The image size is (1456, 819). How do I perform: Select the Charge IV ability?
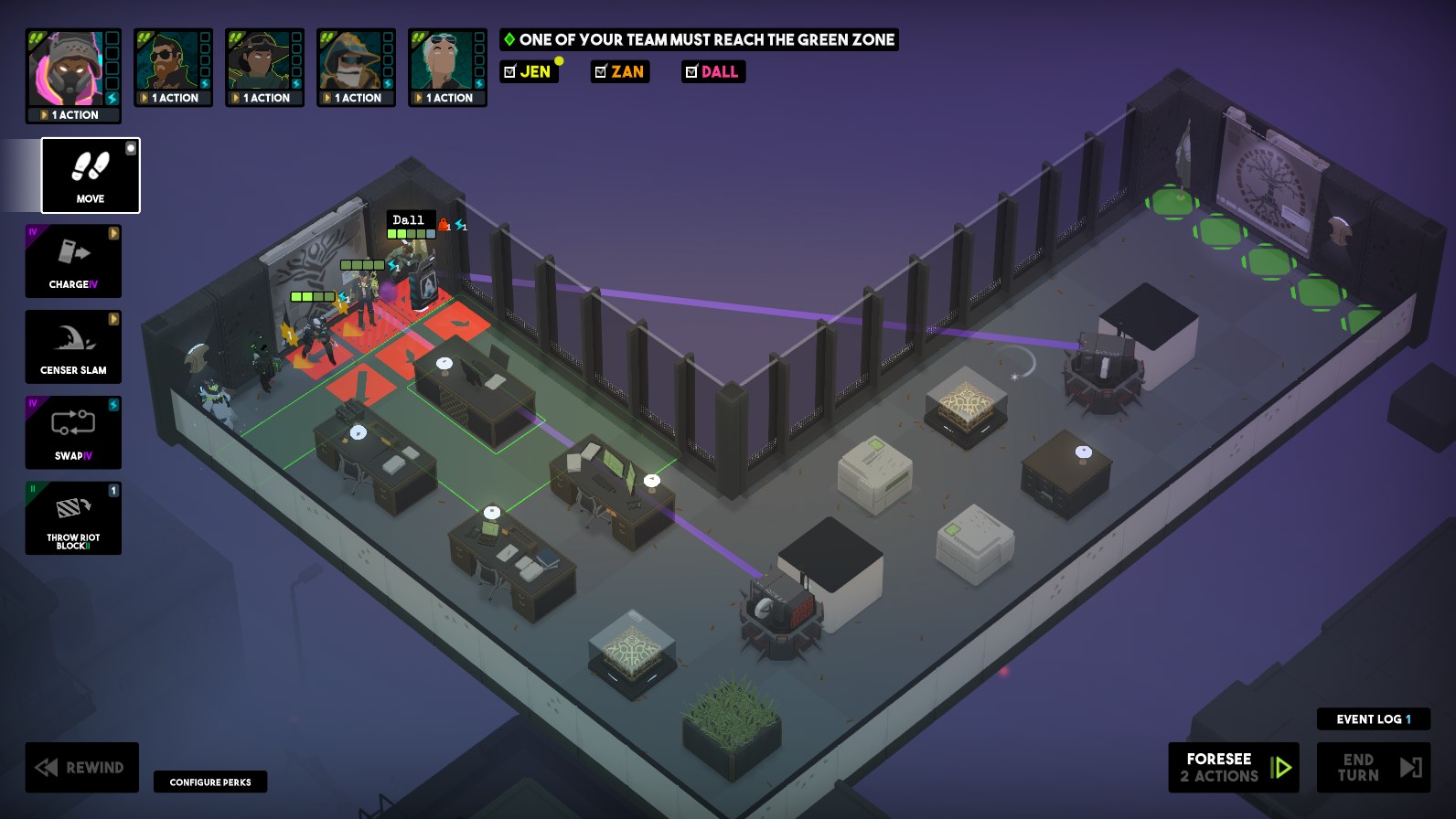(72, 261)
